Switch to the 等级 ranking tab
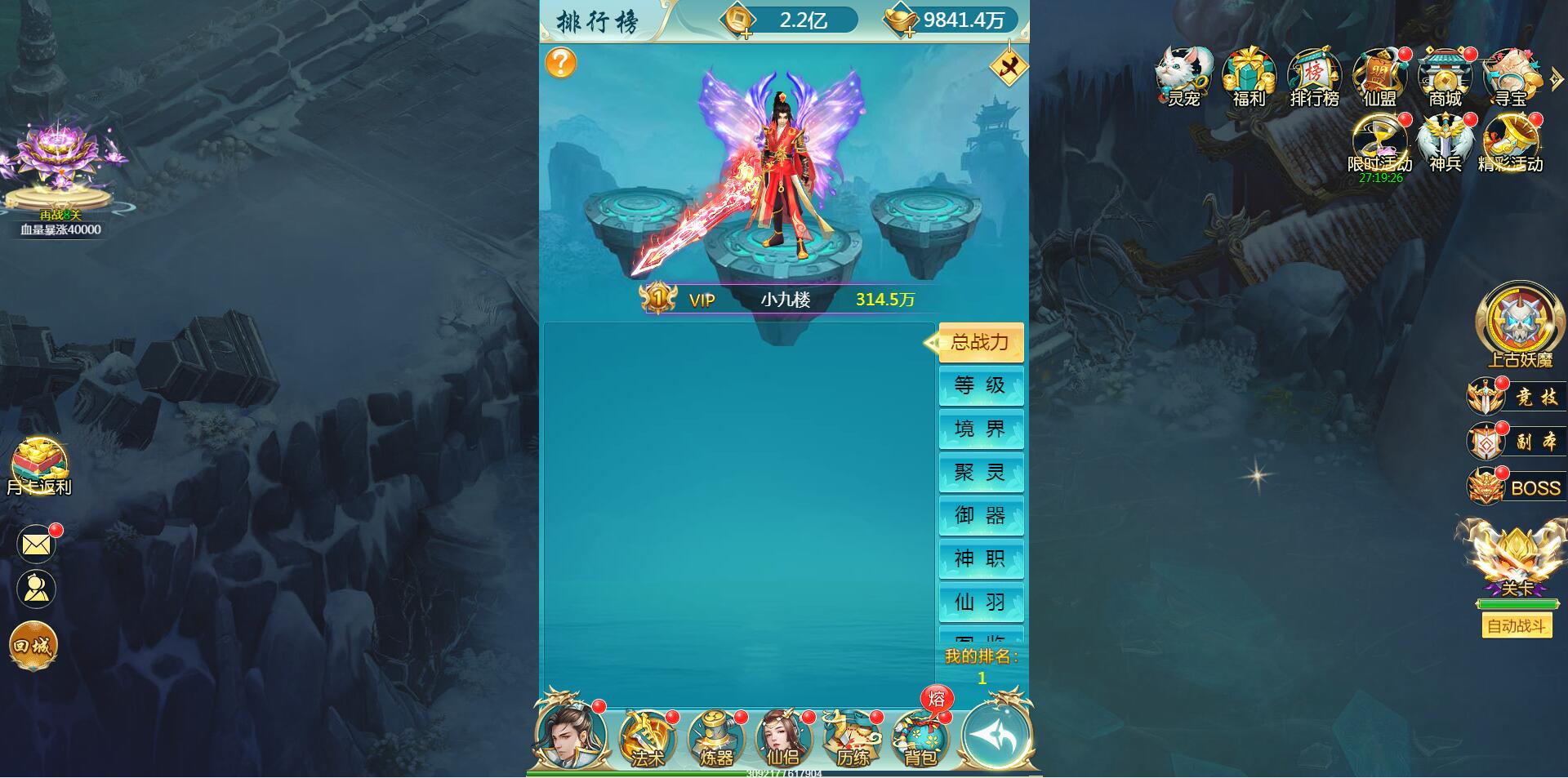The image size is (1568, 778). point(981,385)
